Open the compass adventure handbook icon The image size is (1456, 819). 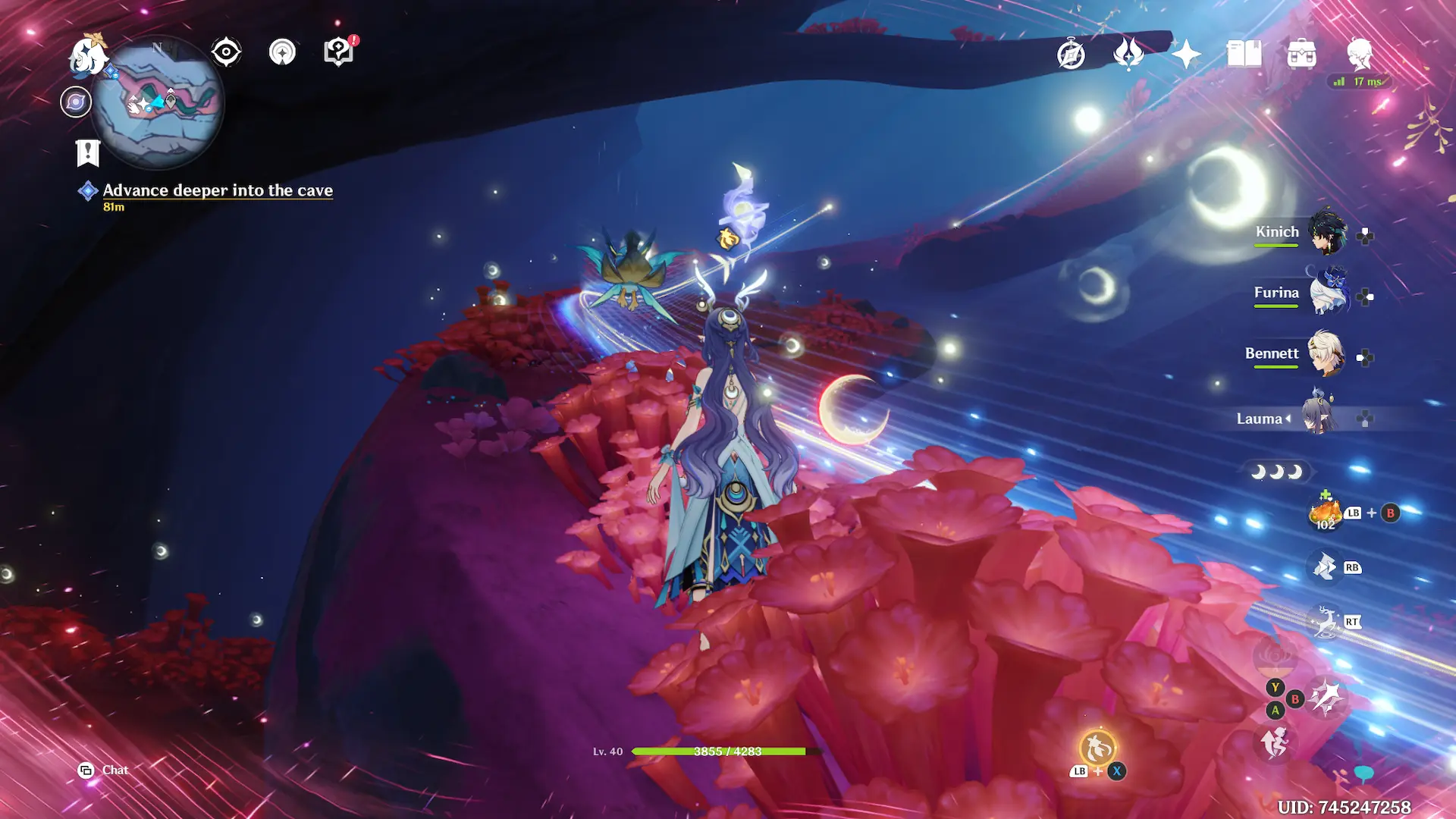pyautogui.click(x=1071, y=54)
